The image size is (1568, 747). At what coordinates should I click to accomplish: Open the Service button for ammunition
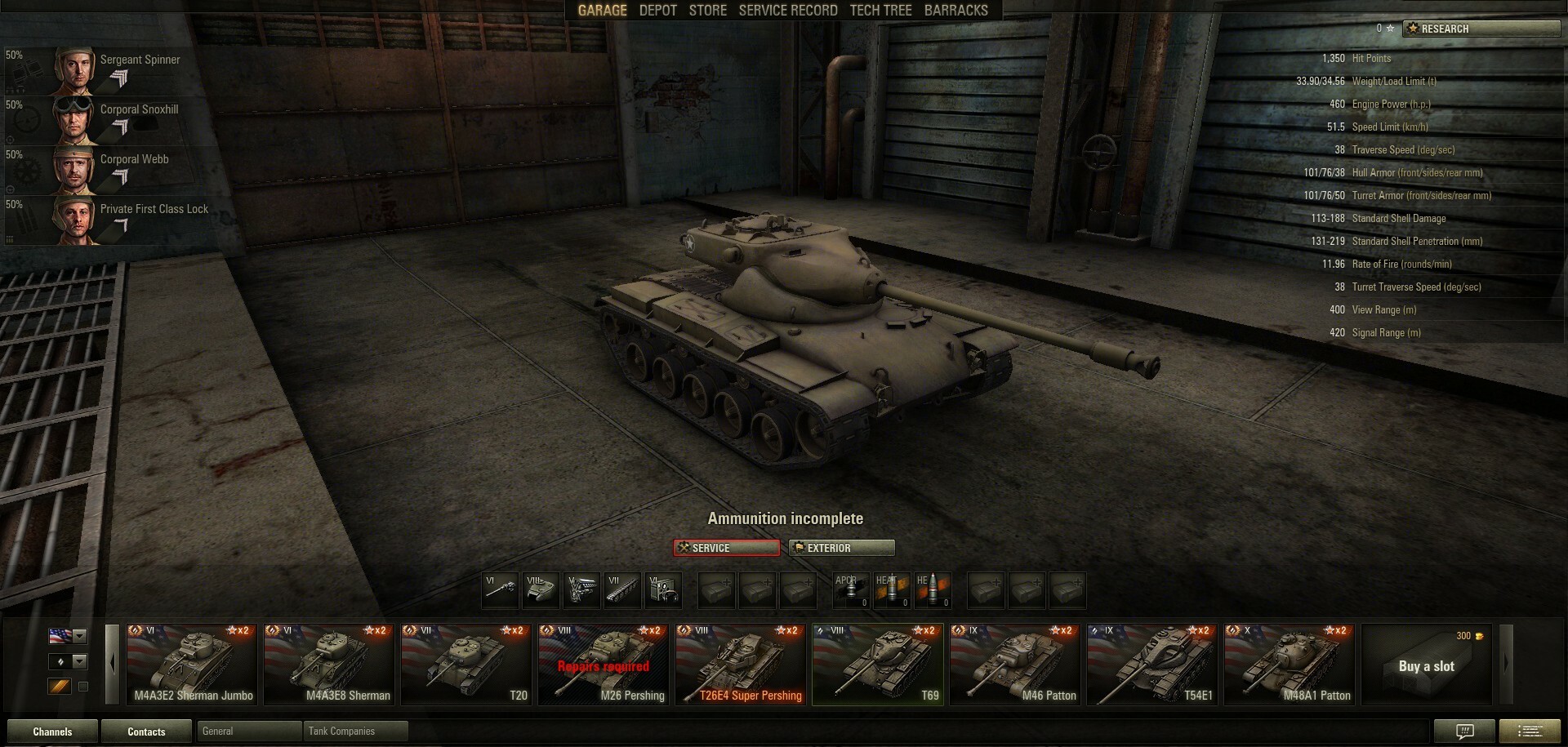pos(726,548)
